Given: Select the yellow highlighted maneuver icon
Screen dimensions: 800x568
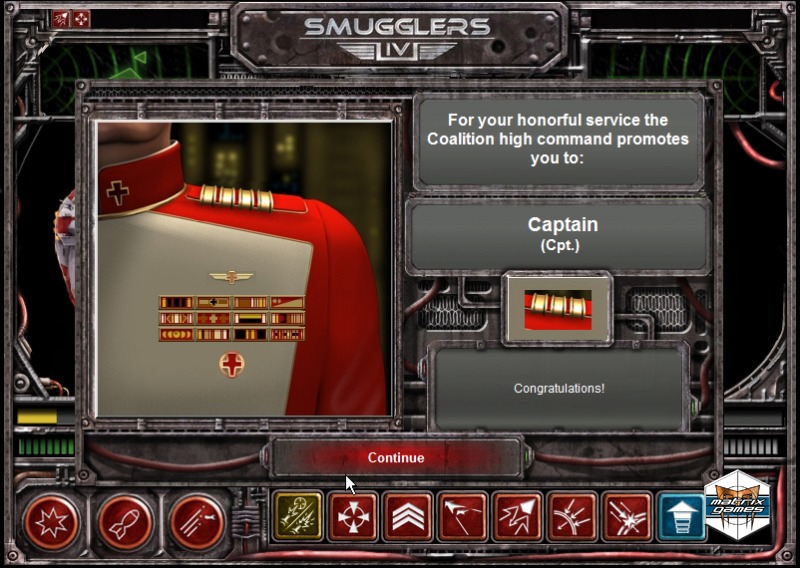Looking at the screenshot, I should [298, 517].
